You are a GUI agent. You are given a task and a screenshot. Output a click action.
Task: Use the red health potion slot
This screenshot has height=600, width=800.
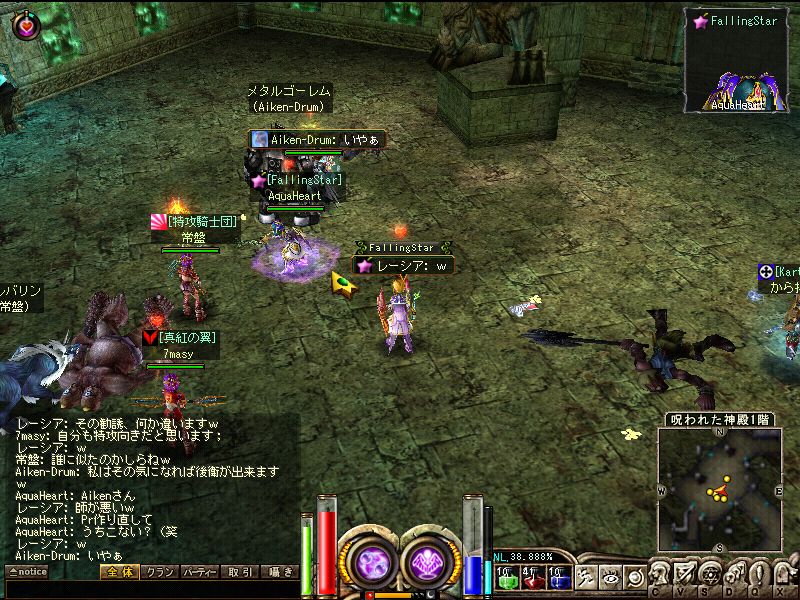click(x=531, y=577)
